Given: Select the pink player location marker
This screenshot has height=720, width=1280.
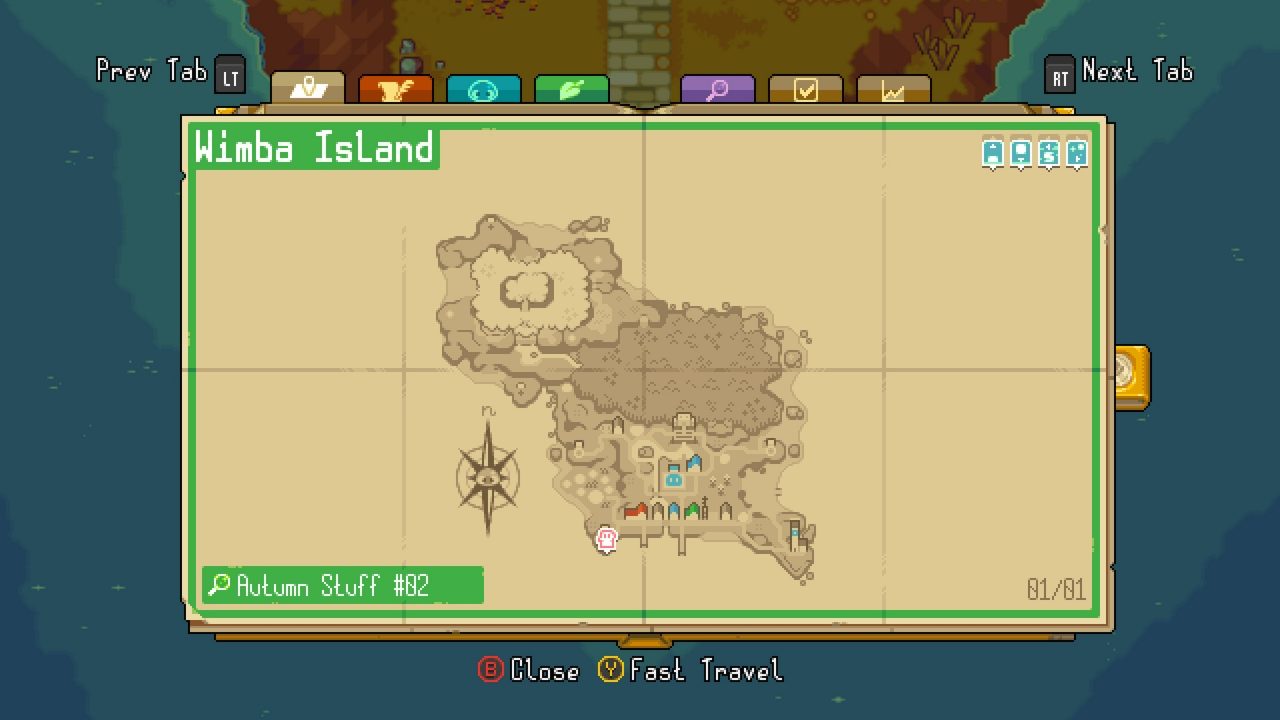Looking at the screenshot, I should tap(605, 540).
